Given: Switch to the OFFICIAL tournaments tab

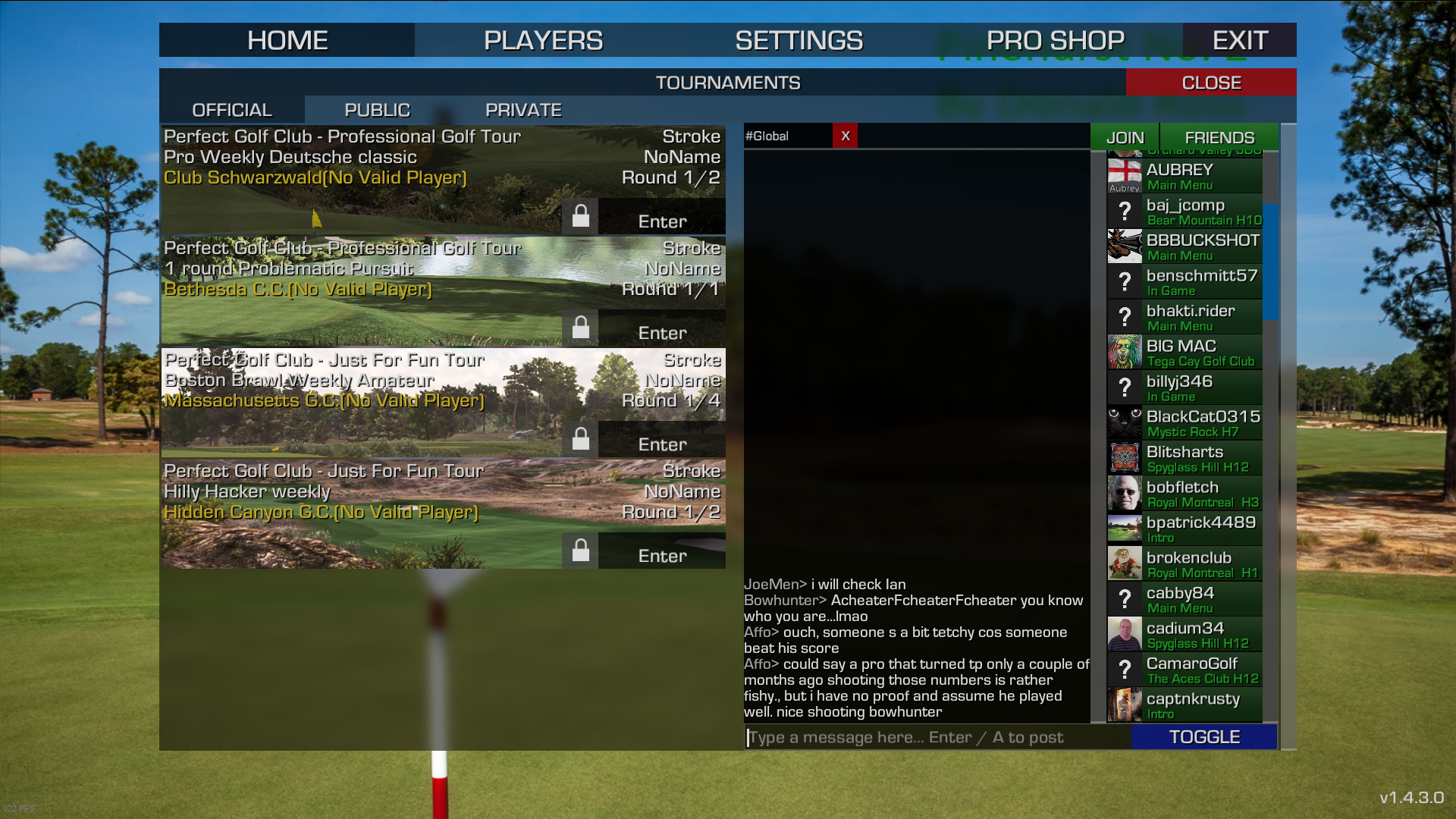Looking at the screenshot, I should coord(232,110).
